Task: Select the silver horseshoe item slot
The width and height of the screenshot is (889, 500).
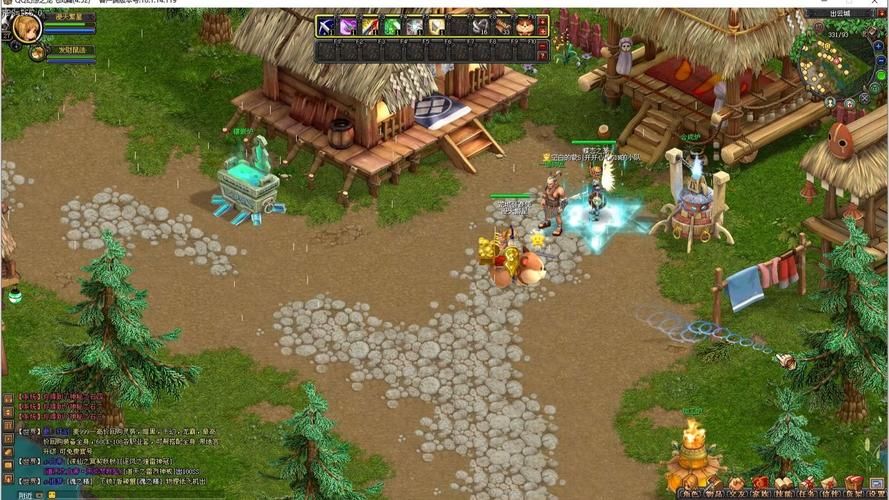Action: click(480, 26)
